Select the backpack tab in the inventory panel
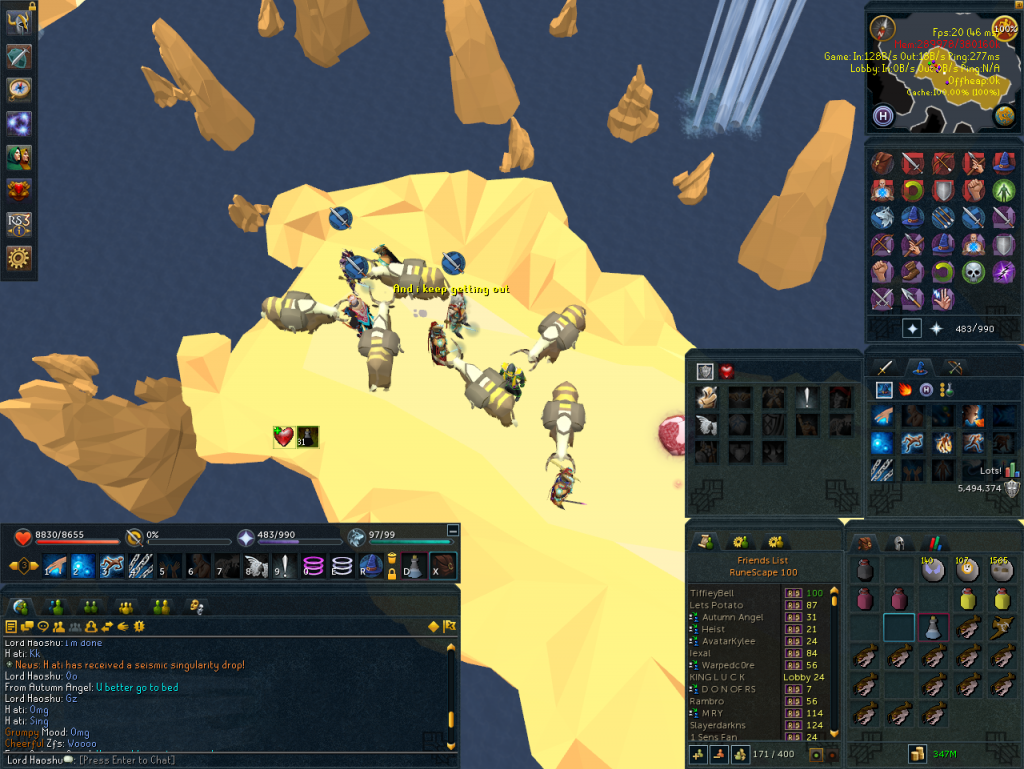 click(x=865, y=543)
